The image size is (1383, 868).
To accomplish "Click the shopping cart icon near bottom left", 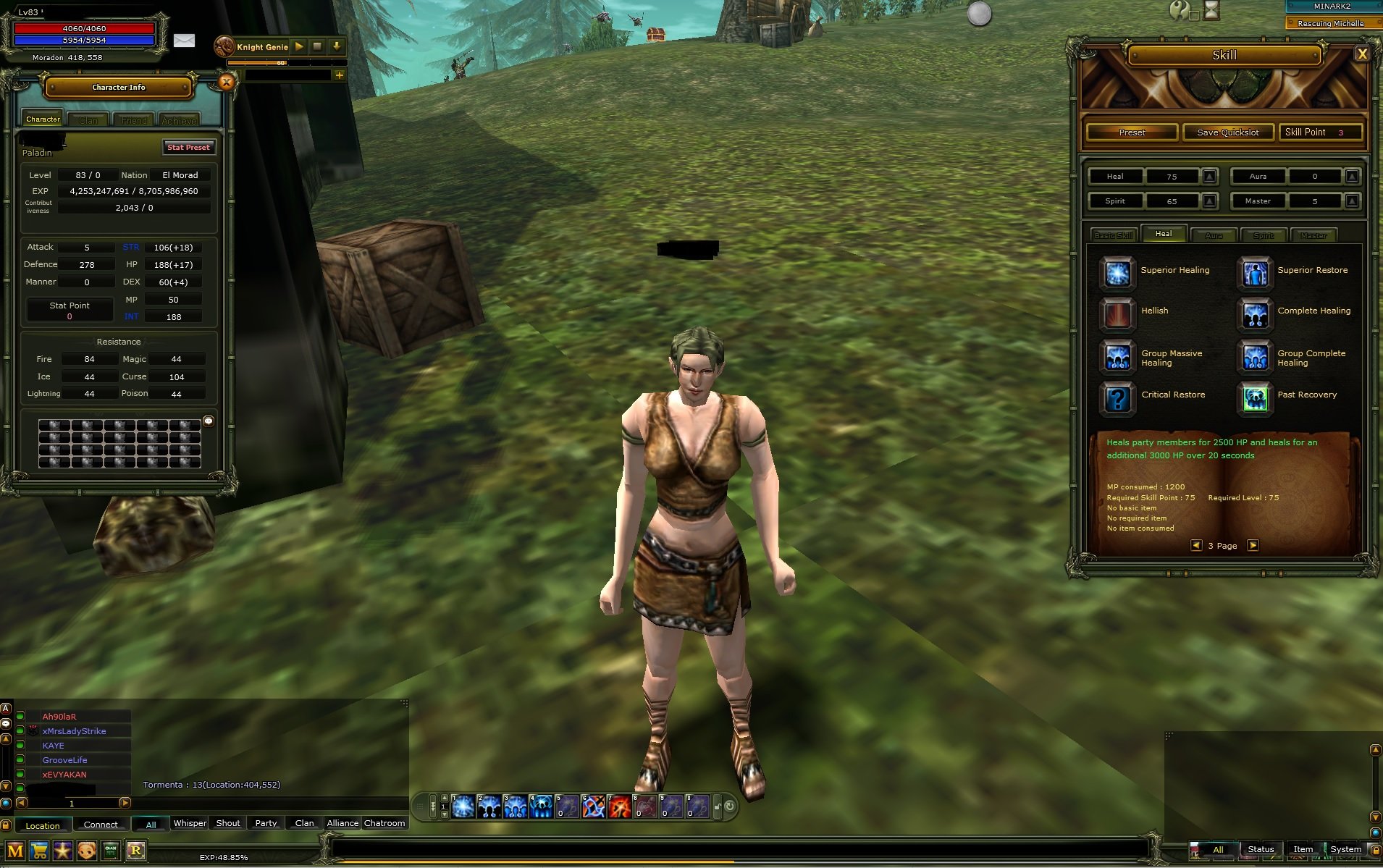I will point(39,851).
